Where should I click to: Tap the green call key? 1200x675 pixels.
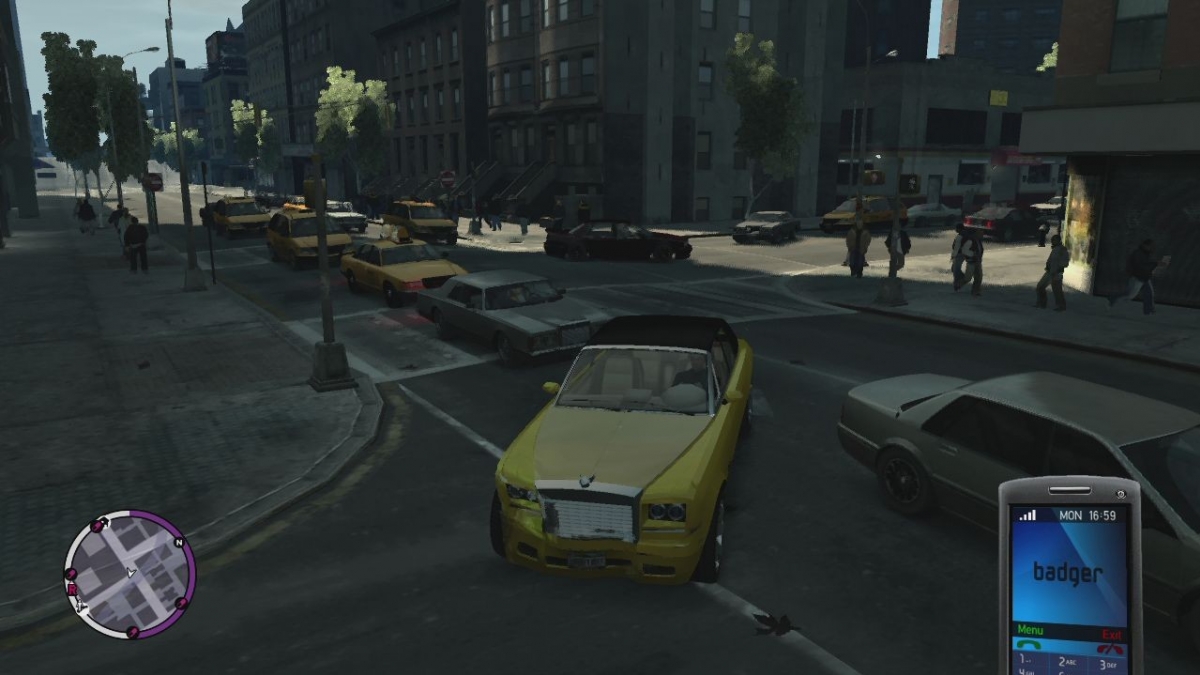[1029, 645]
